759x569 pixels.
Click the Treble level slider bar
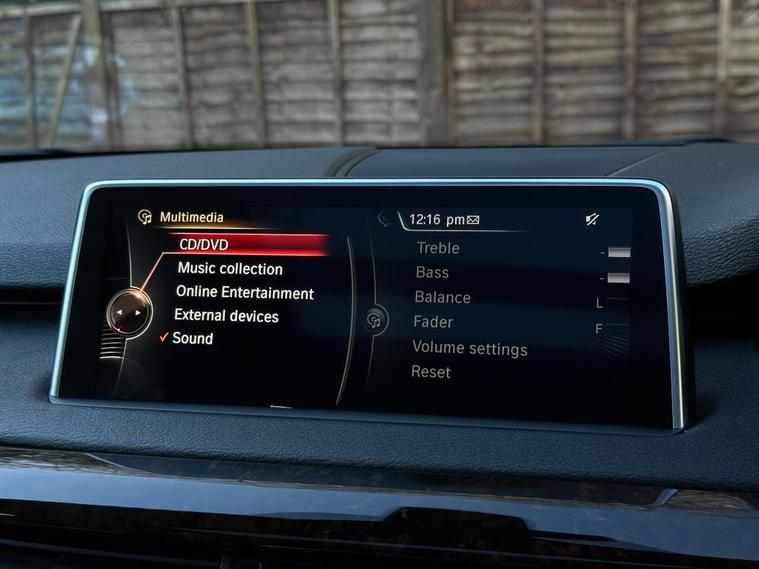click(618, 252)
